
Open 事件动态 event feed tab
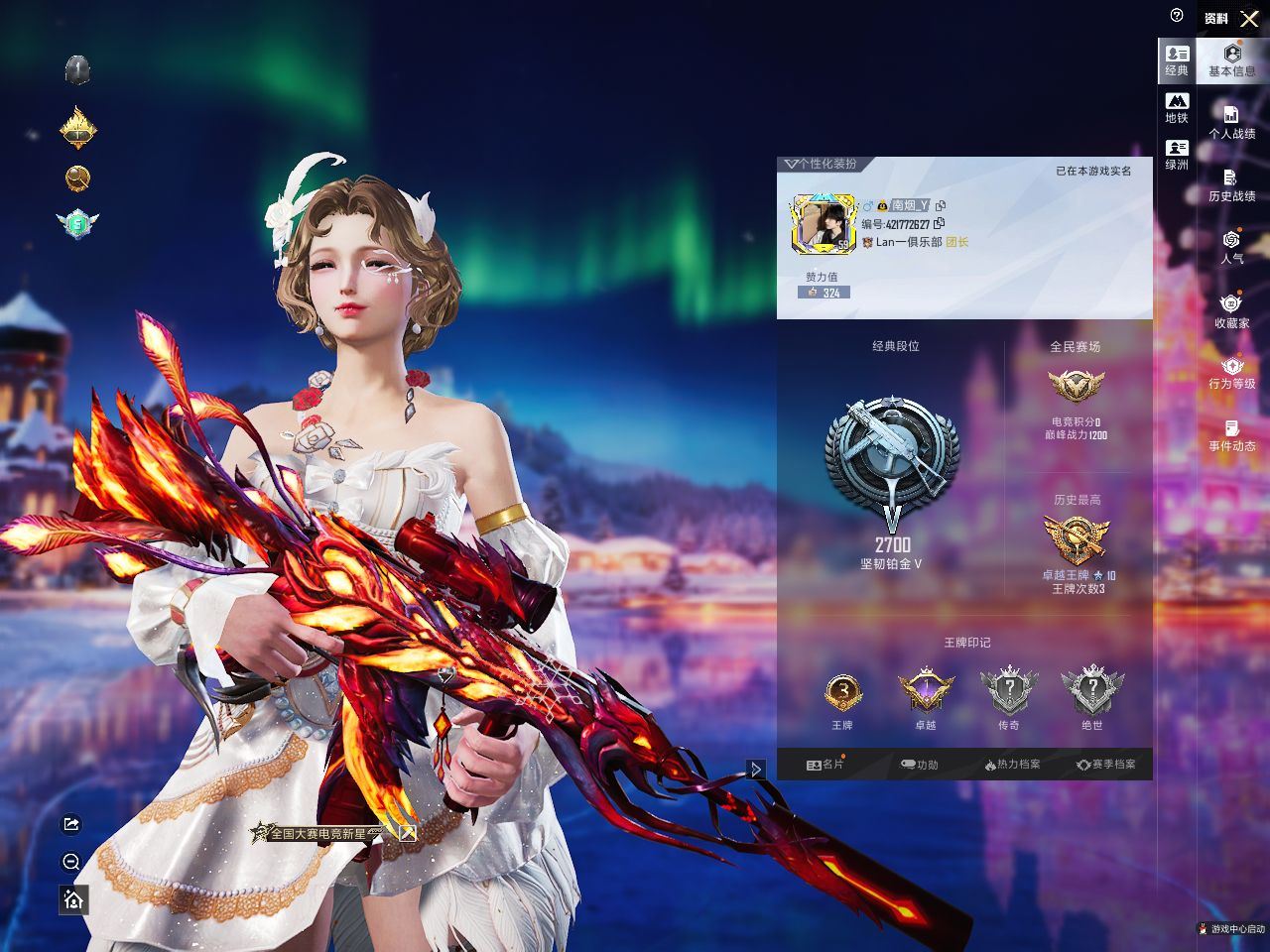tap(1231, 435)
